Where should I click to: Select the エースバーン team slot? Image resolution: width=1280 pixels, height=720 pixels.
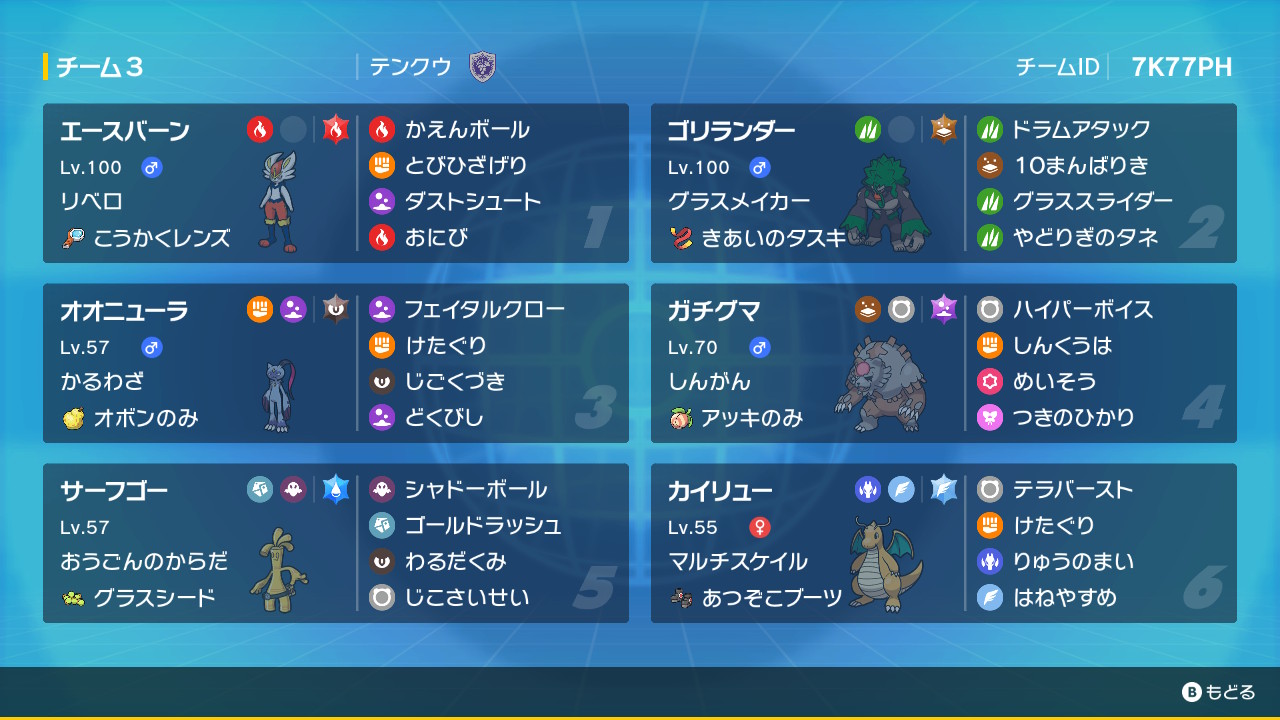(200, 183)
